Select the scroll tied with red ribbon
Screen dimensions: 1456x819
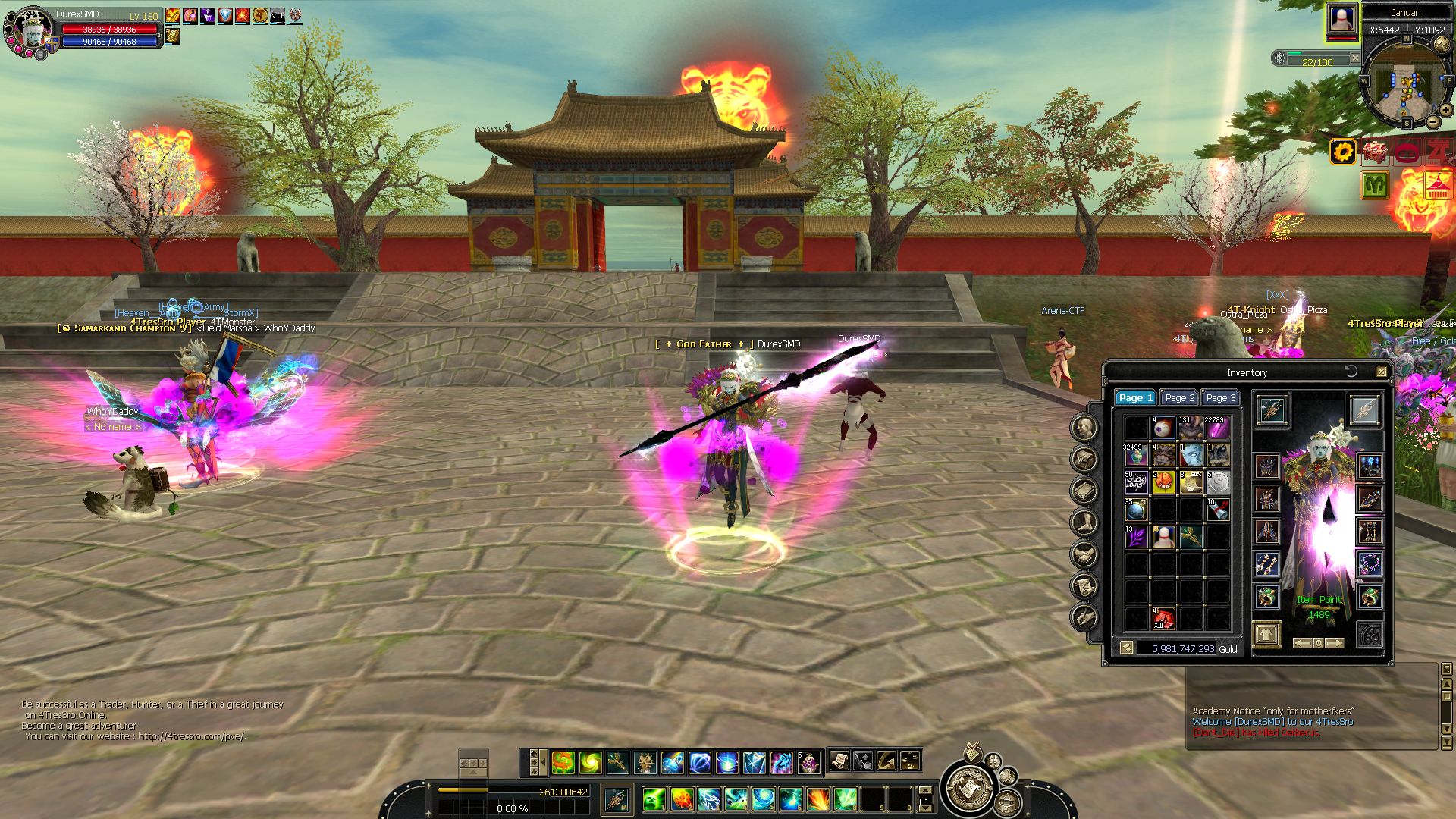click(1218, 510)
